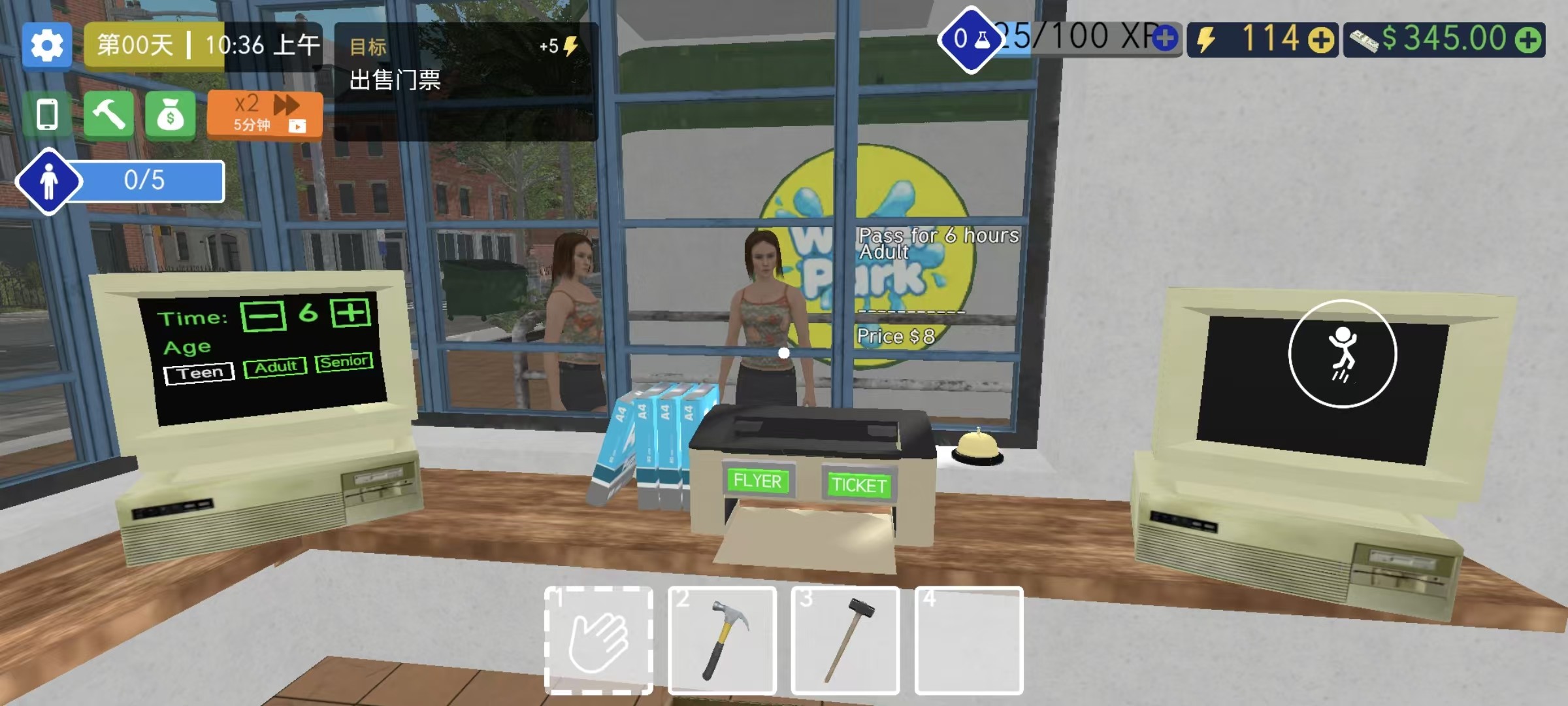Activate the x2 speed boost button
Viewport: 1568px width, 706px height.
(265, 114)
